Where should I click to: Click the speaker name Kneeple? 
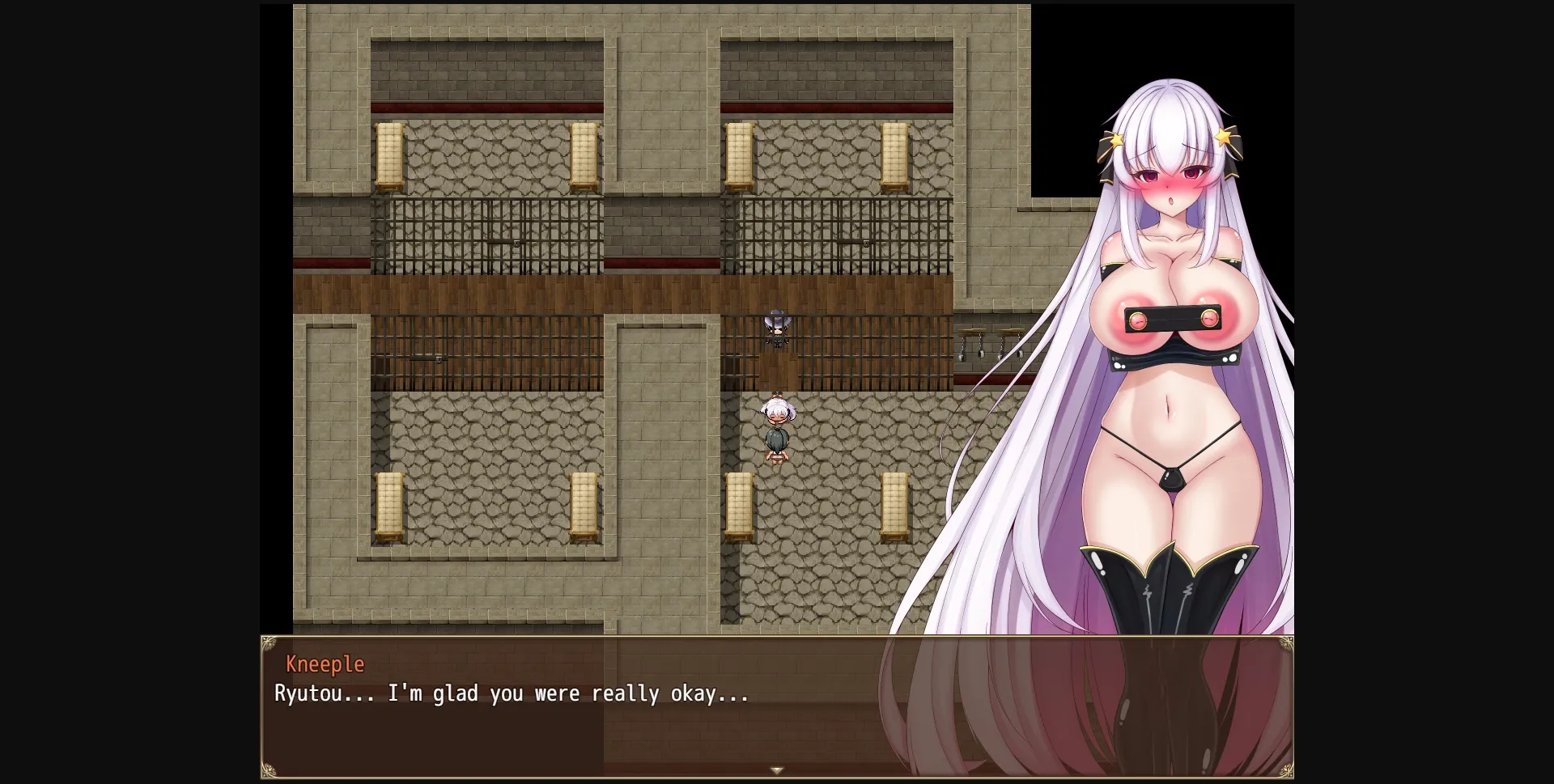(325, 663)
